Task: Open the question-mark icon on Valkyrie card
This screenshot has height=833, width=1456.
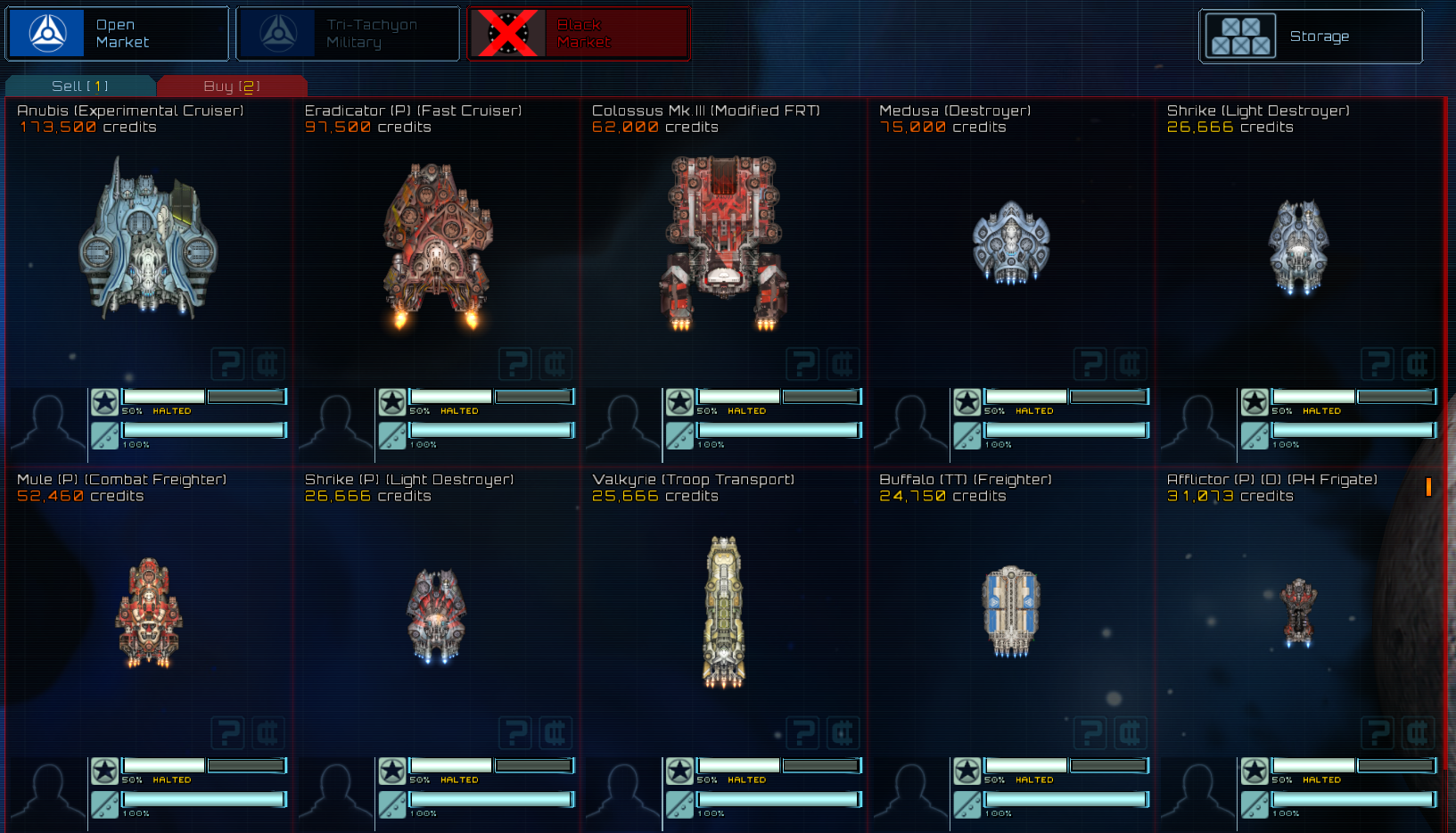Action: tap(802, 733)
